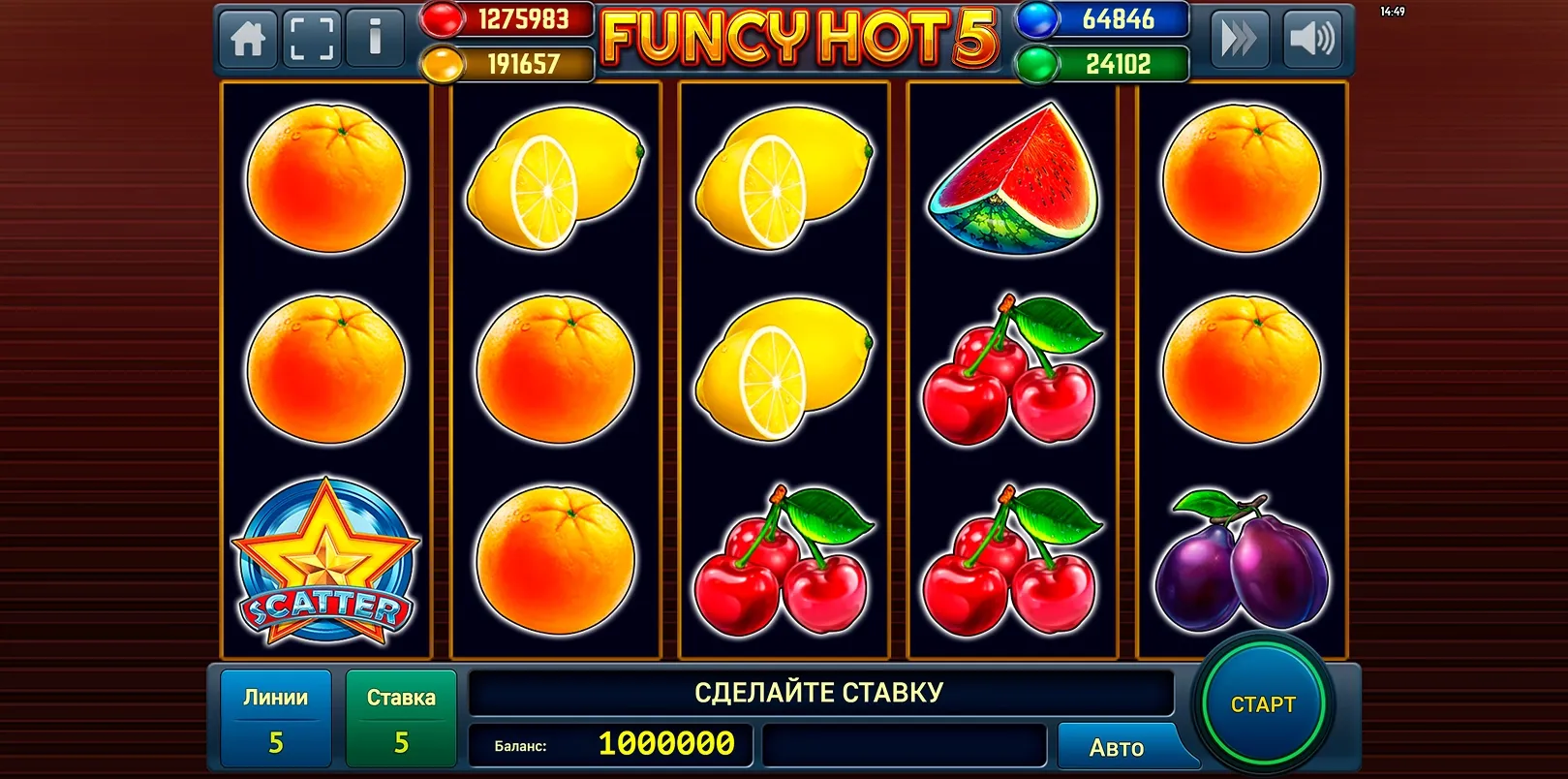Open the Ставка bet selector
Viewport: 1568px width, 779px height.
[x=402, y=717]
